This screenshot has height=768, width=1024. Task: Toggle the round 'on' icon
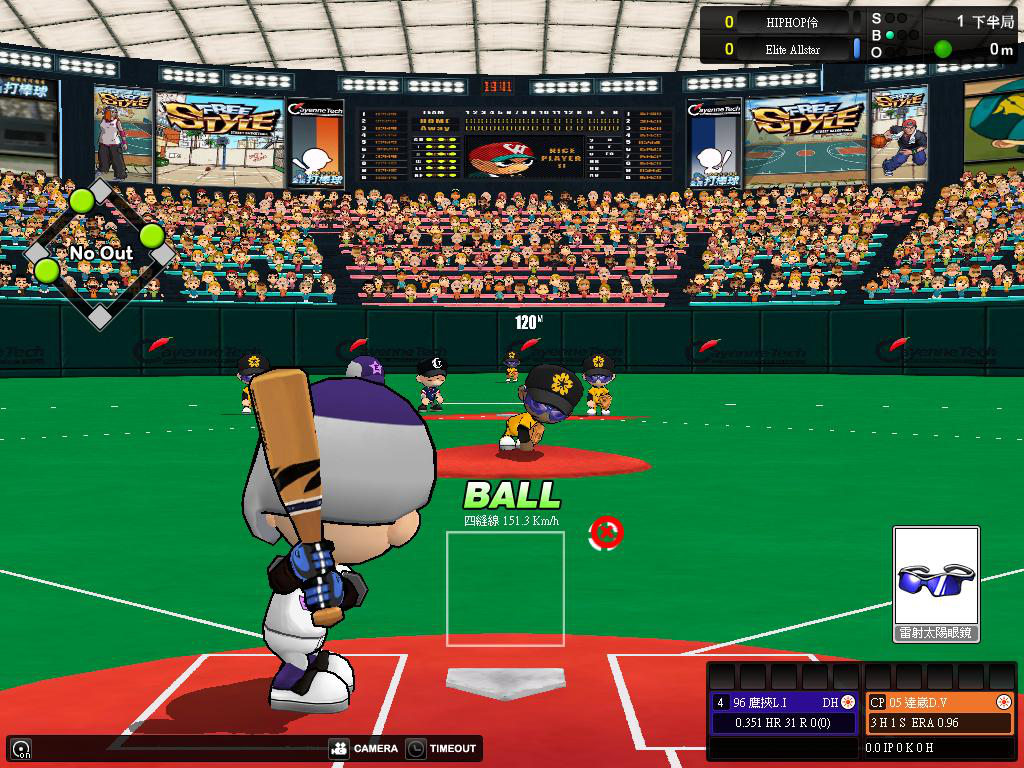[21, 748]
